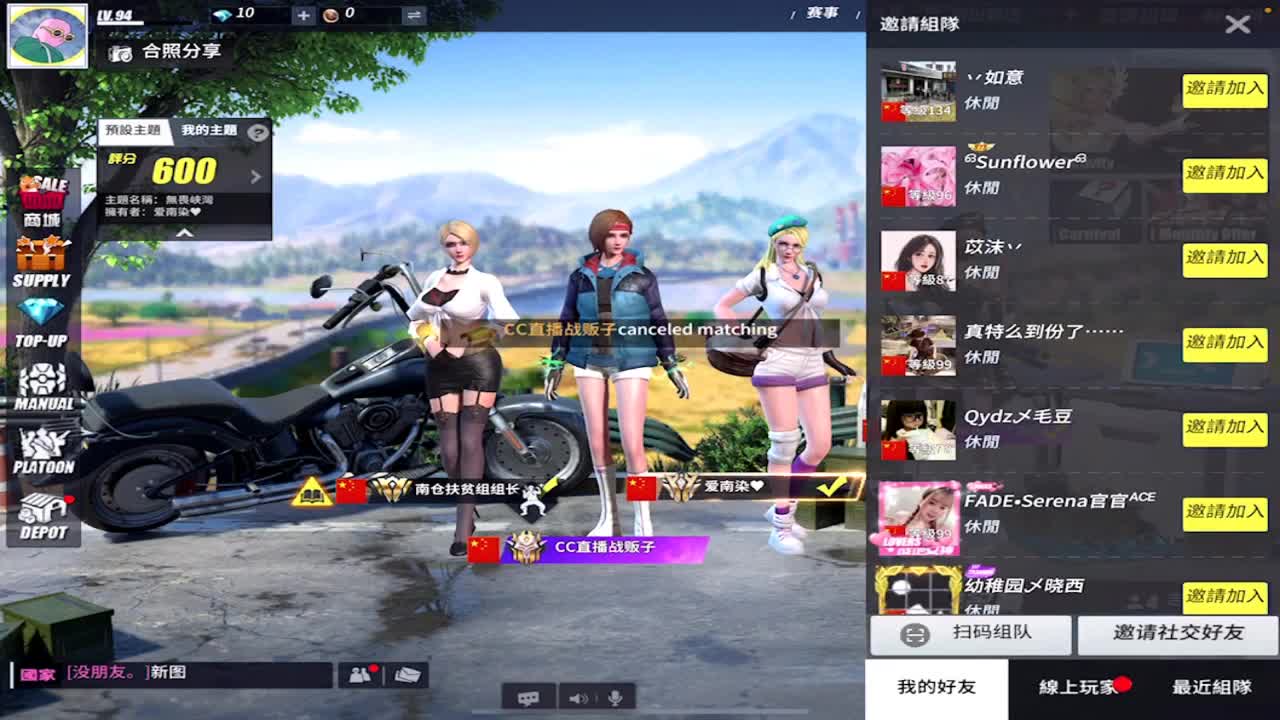Open the mail envelope icon near chat bar

(407, 674)
